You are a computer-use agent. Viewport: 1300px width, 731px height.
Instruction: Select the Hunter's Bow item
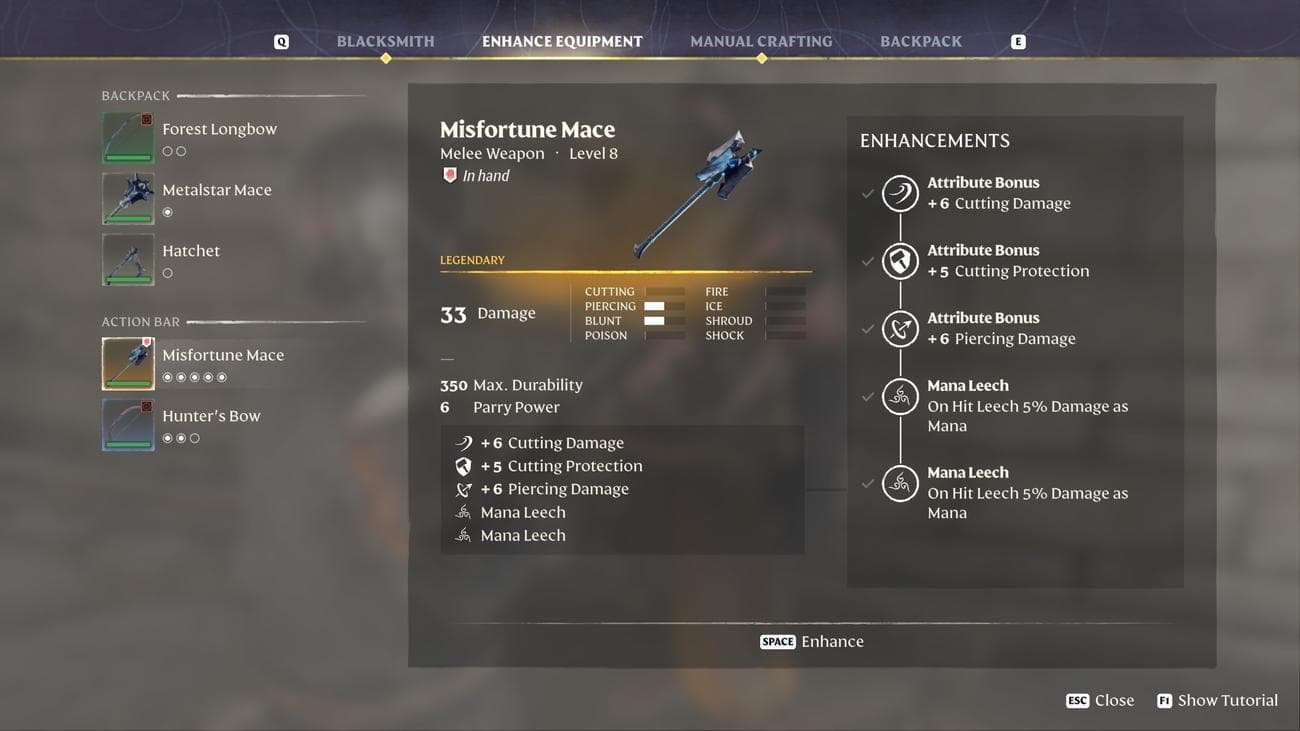pos(211,417)
